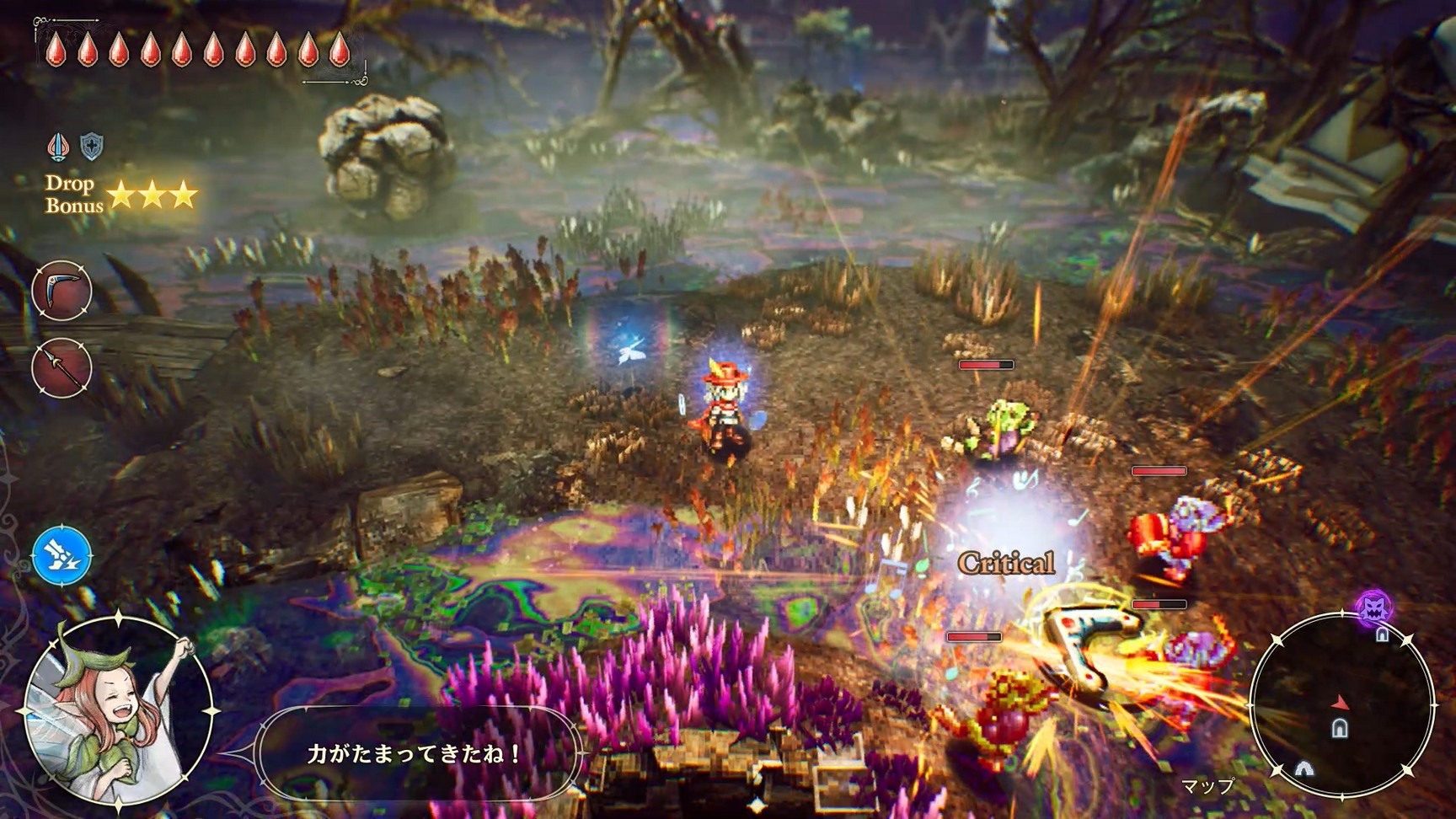This screenshot has height=819, width=1456.
Task: Click the sword buff status icon
Action: click(57, 147)
